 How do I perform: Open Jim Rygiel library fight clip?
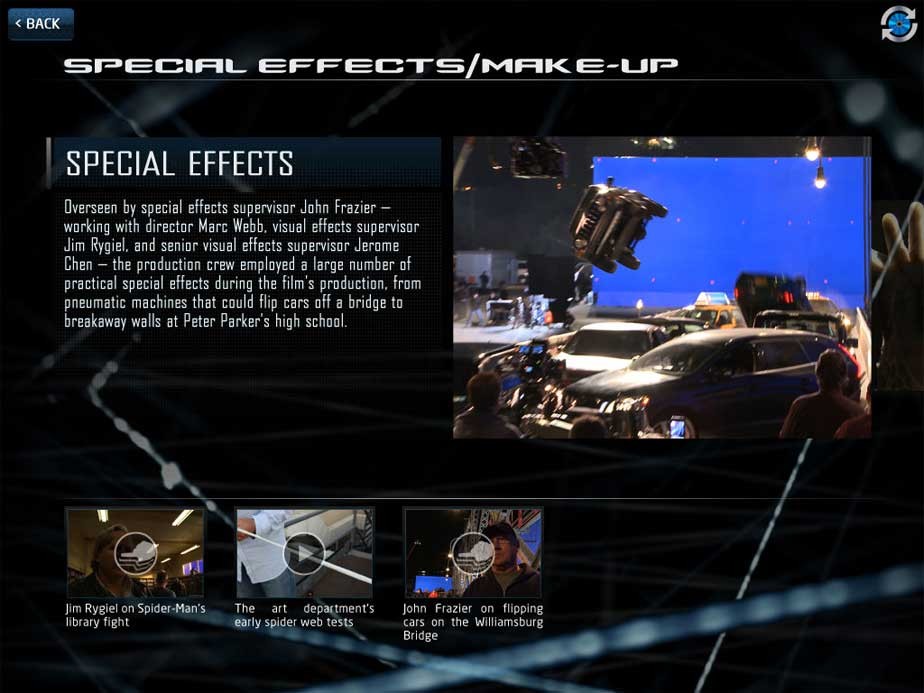(135, 552)
